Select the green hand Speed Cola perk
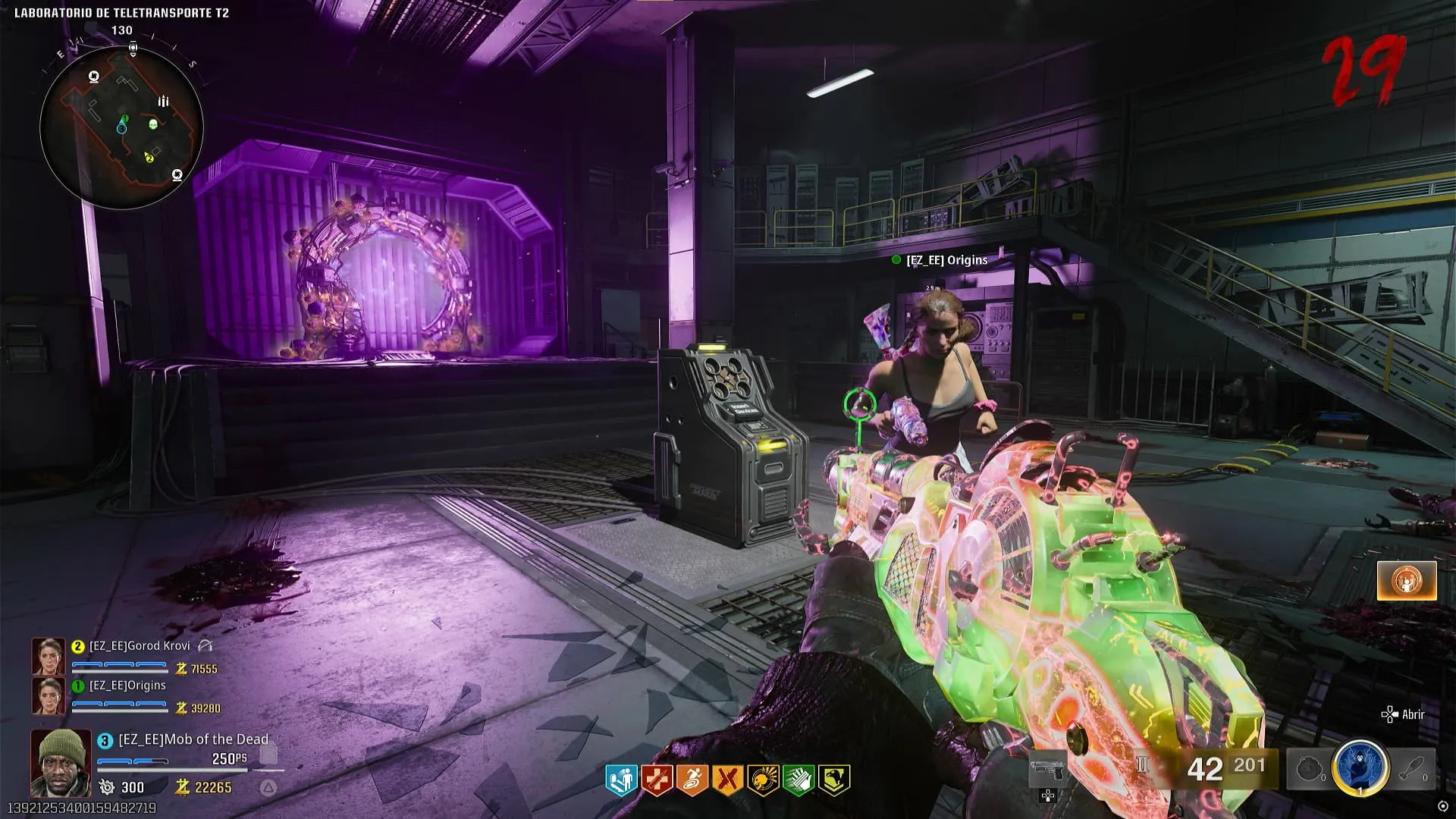This screenshot has height=819, width=1456. coord(799,780)
